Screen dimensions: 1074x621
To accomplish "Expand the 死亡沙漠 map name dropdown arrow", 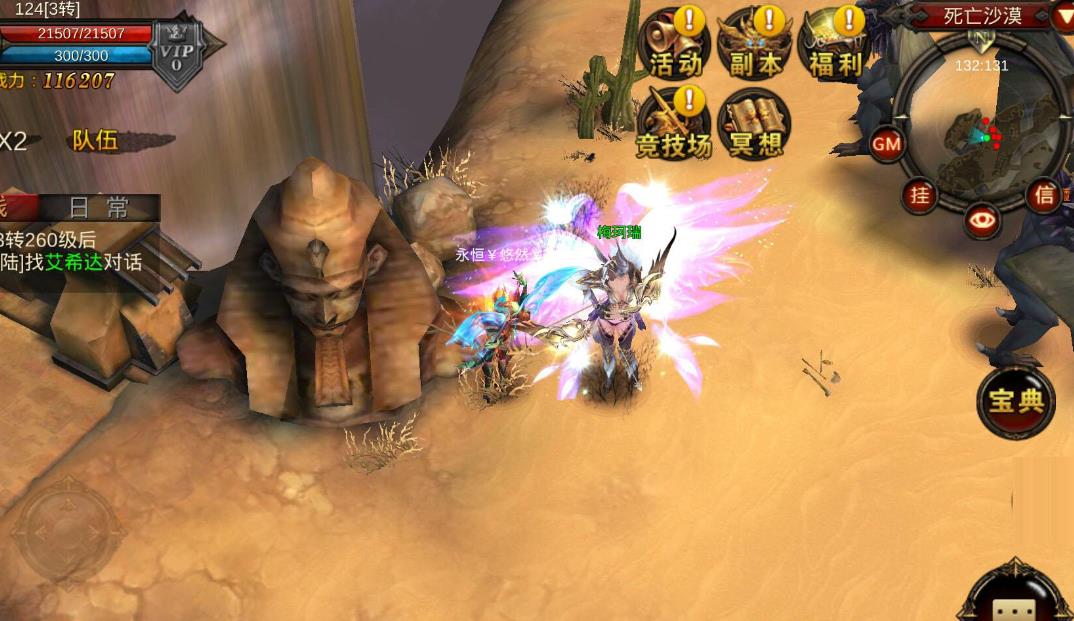I will tap(1063, 16).
